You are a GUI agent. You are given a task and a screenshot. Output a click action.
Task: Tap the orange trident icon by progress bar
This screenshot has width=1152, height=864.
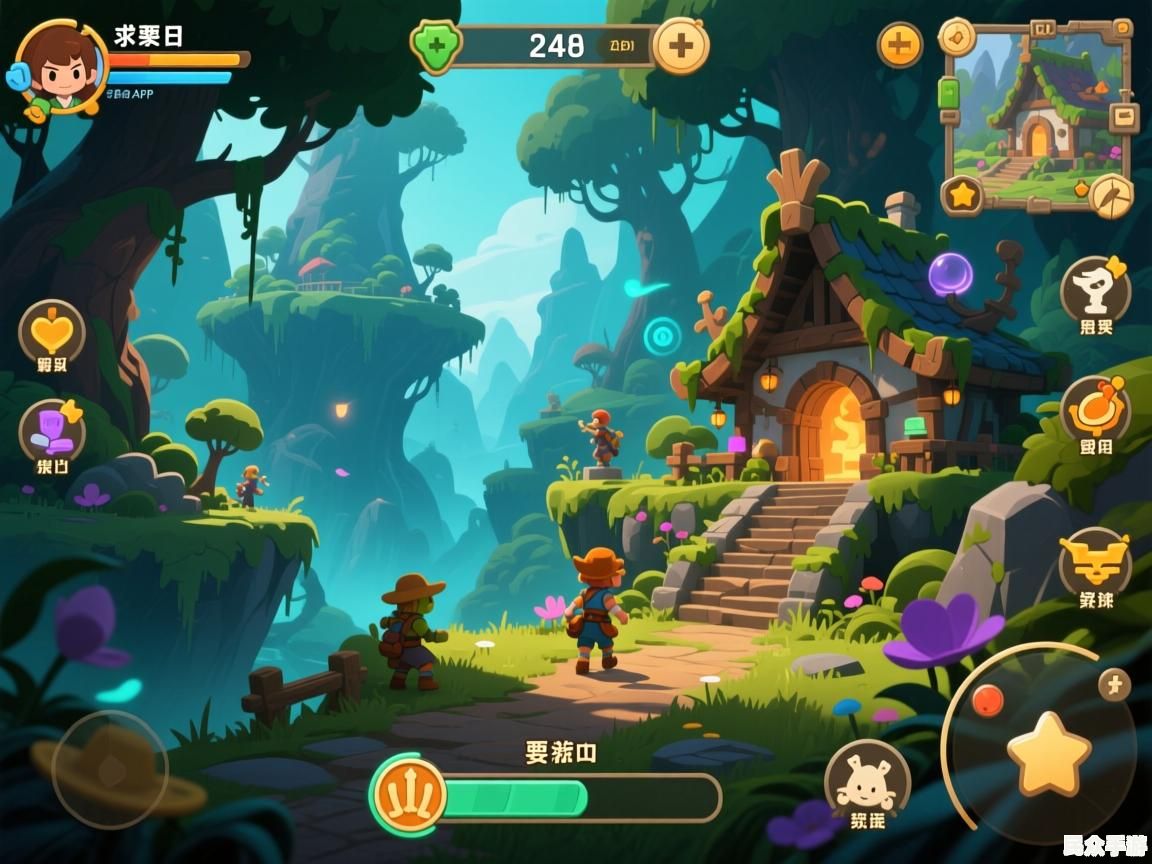409,796
